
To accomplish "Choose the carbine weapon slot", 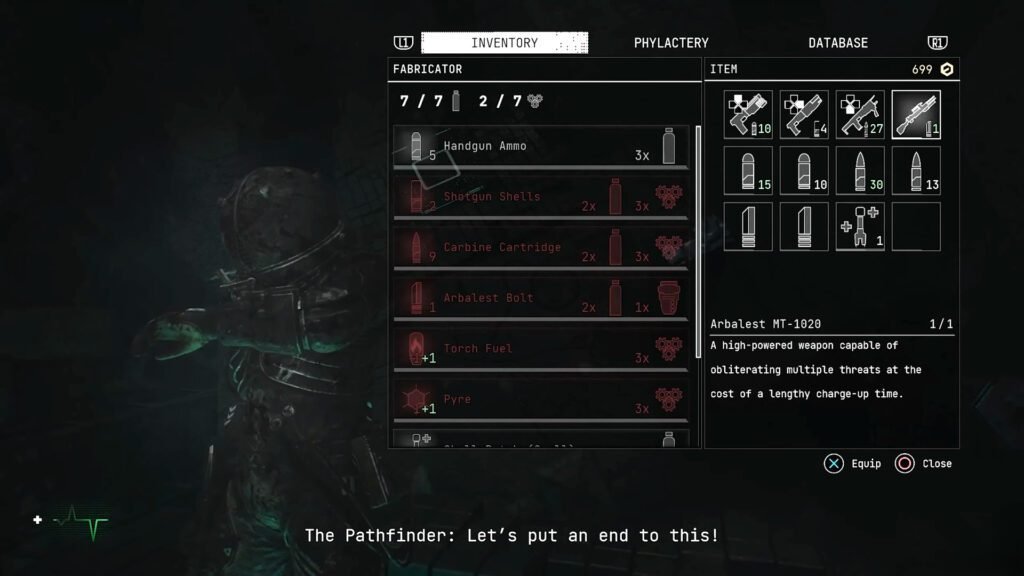I will tap(860, 115).
